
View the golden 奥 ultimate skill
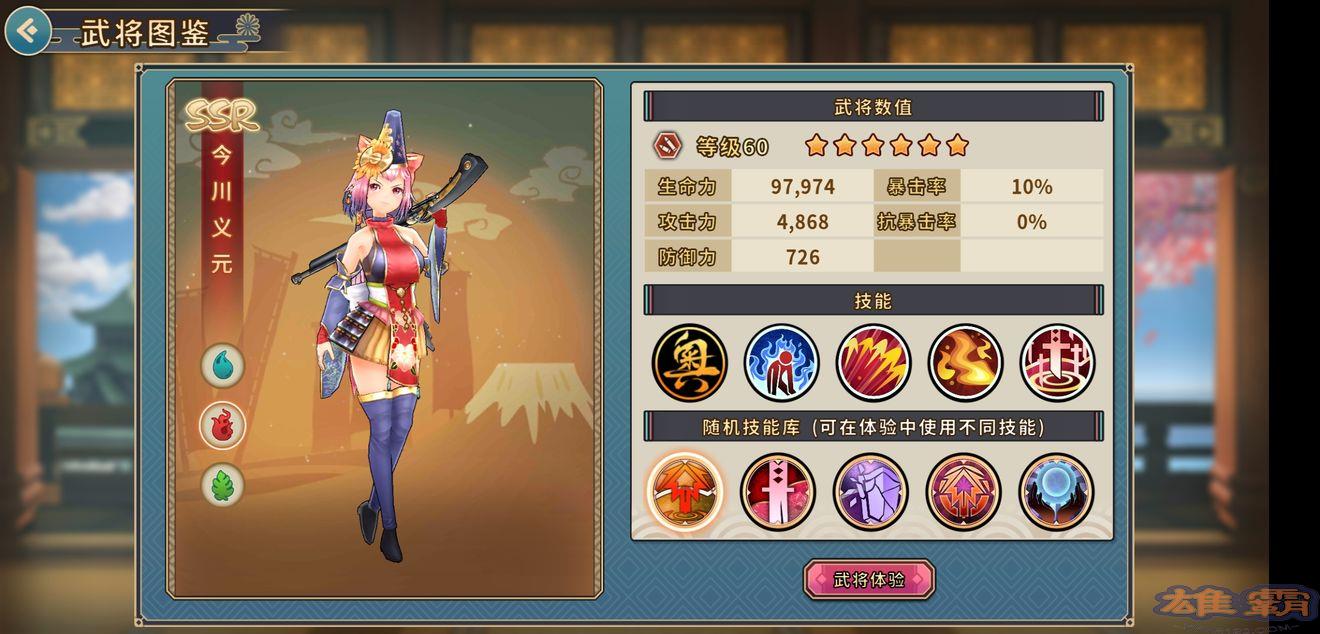[x=689, y=361]
